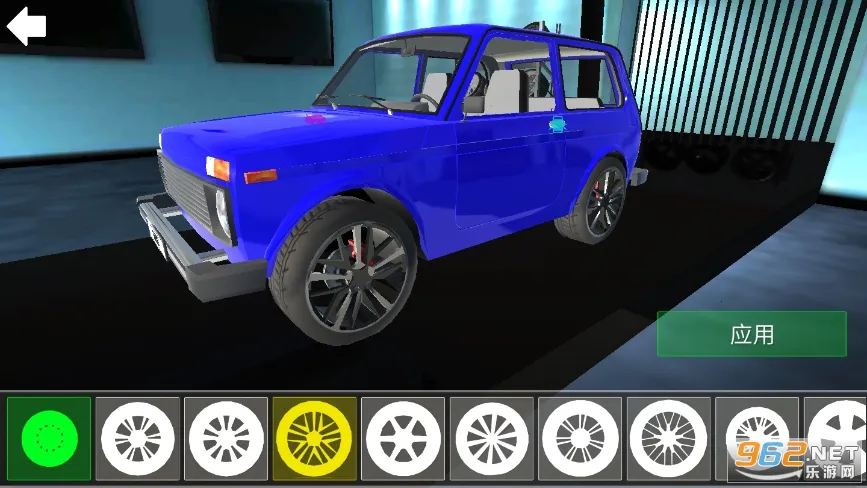The width and height of the screenshot is (867, 488).
Task: Choose the yellow highlighted rim tile
Action: tap(314, 438)
